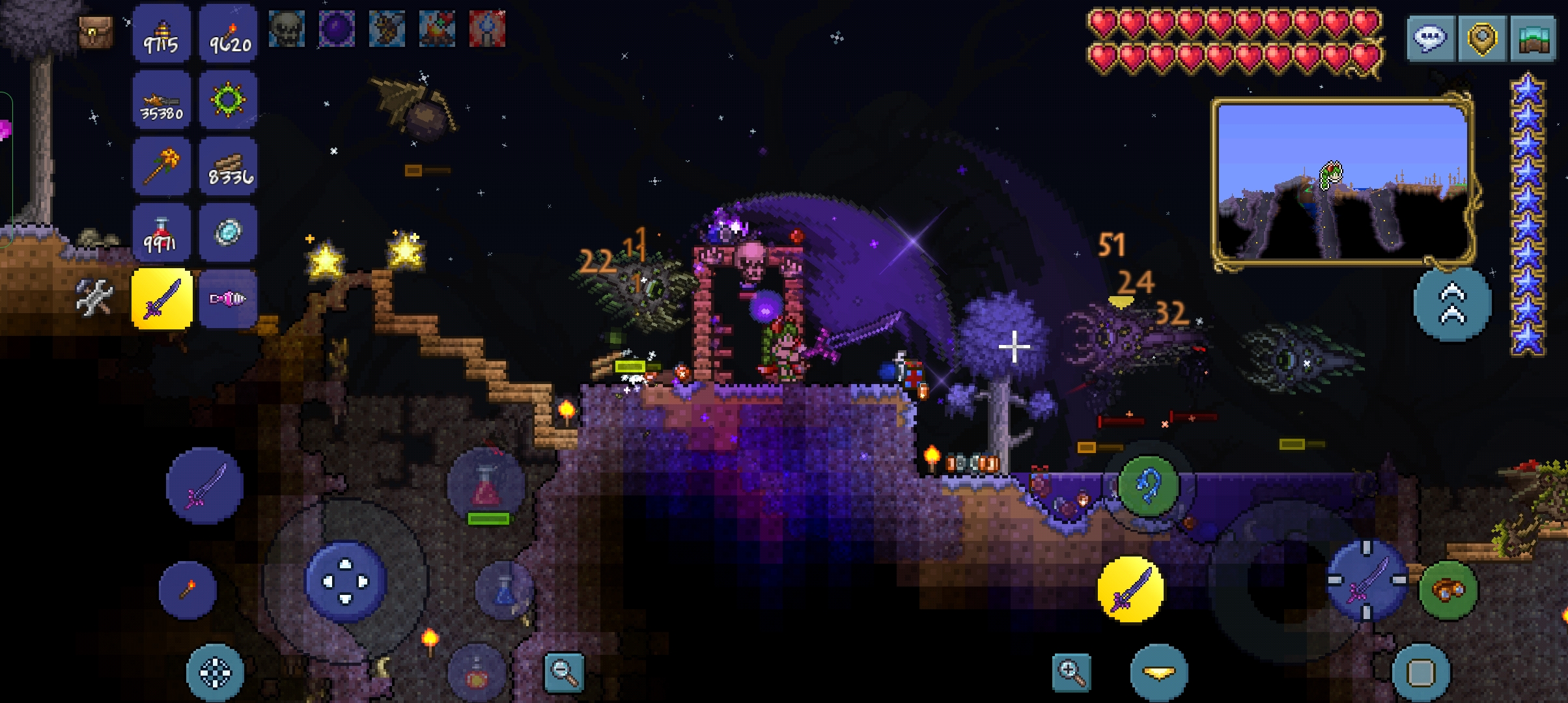Tap the quick torch round button
The width and height of the screenshot is (1568, 703).
(188, 590)
